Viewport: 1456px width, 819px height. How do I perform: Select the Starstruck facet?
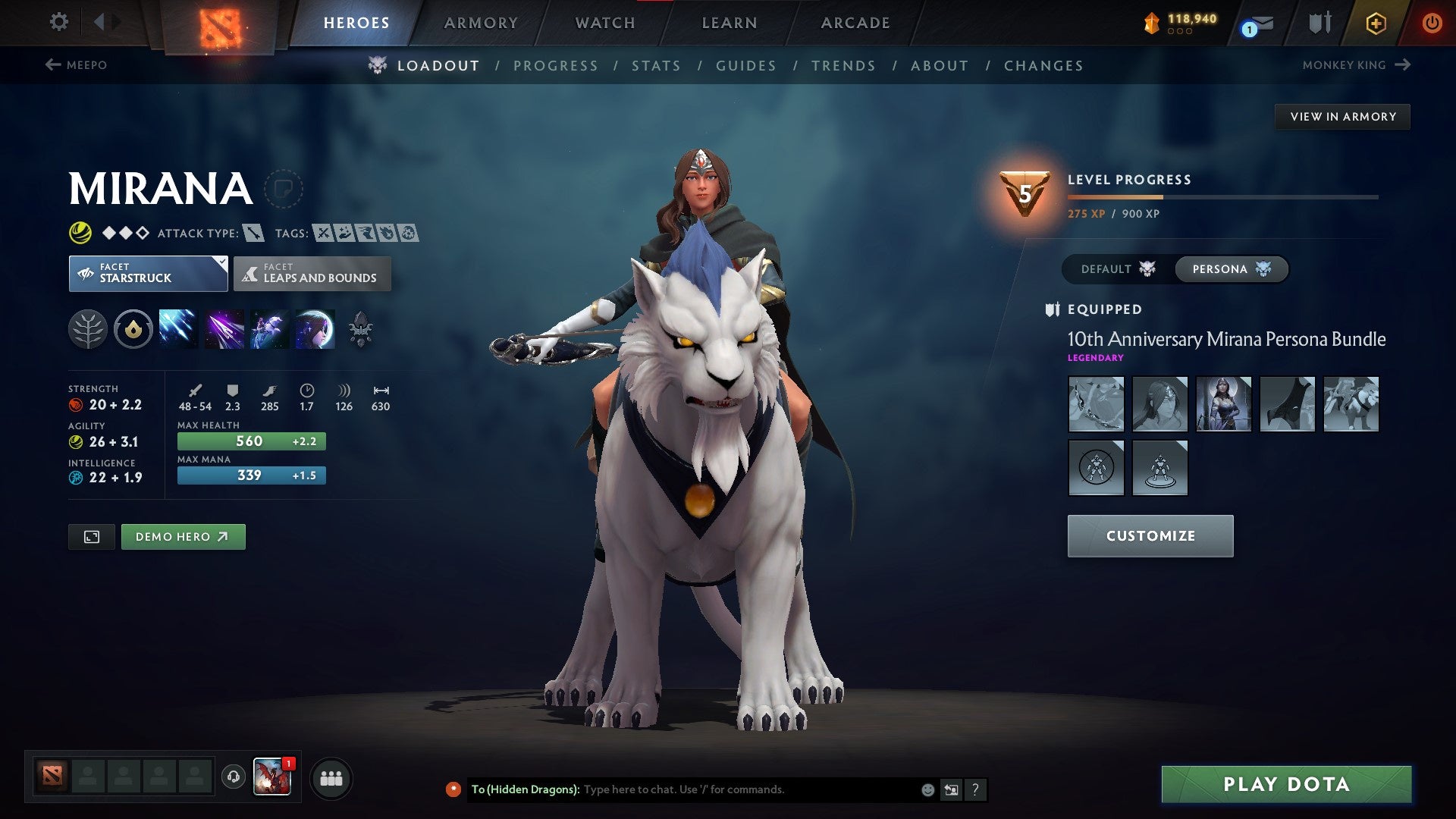pyautogui.click(x=144, y=273)
